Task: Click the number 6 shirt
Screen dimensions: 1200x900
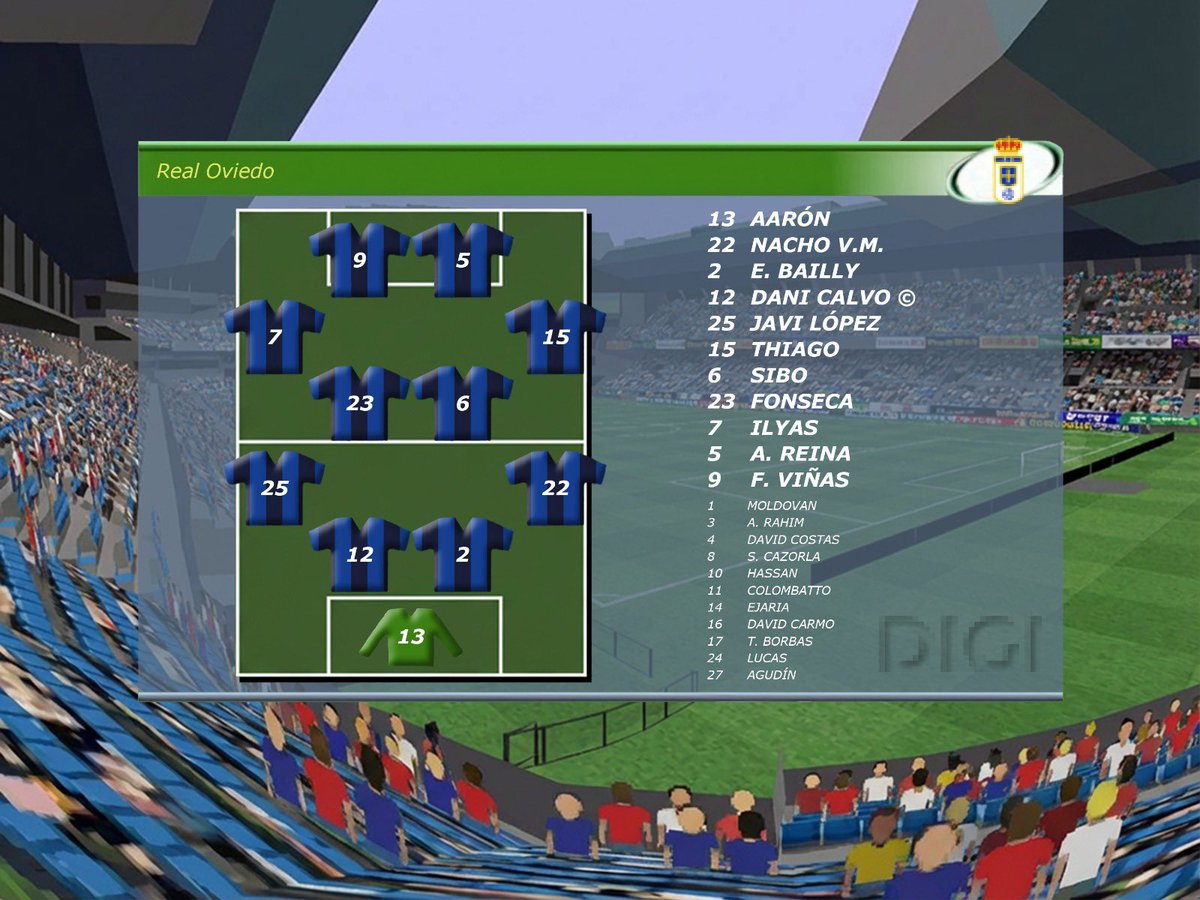Action: [462, 403]
